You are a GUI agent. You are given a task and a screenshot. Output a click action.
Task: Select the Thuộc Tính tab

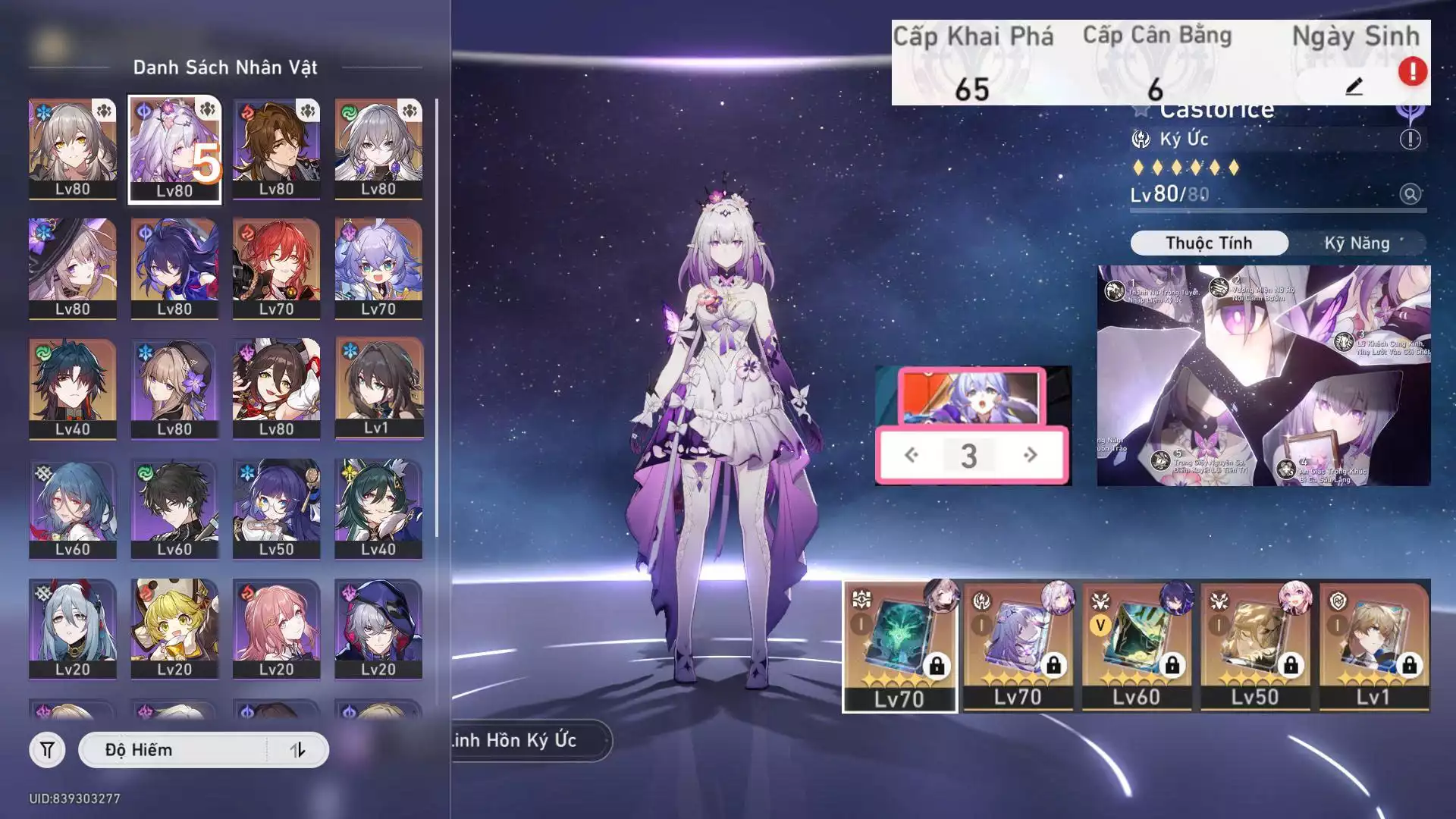(1209, 243)
